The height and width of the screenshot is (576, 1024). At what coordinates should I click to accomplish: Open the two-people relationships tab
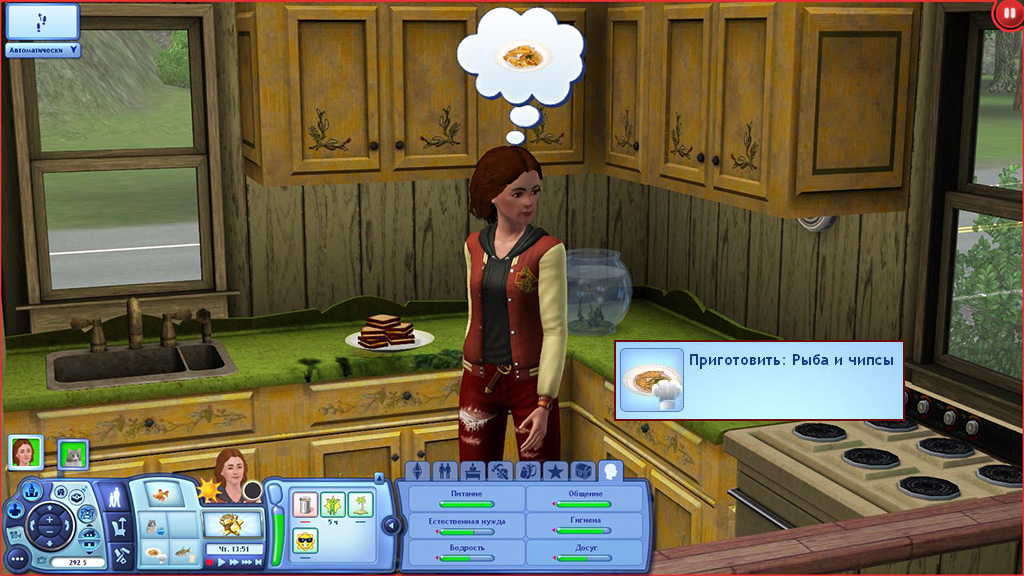click(x=445, y=471)
